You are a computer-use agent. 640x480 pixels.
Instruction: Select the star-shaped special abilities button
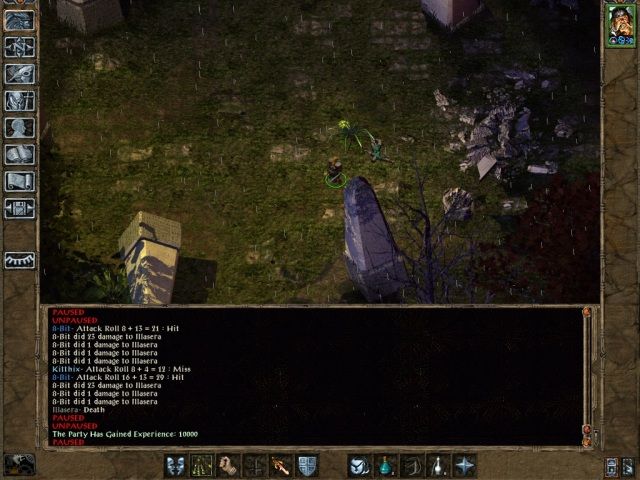464,466
